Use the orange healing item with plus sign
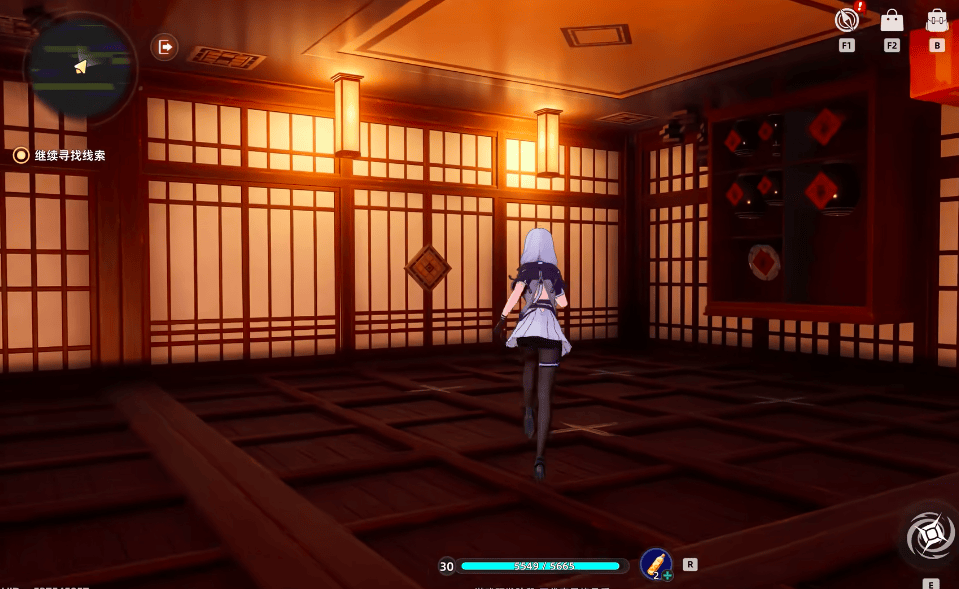 click(x=656, y=564)
